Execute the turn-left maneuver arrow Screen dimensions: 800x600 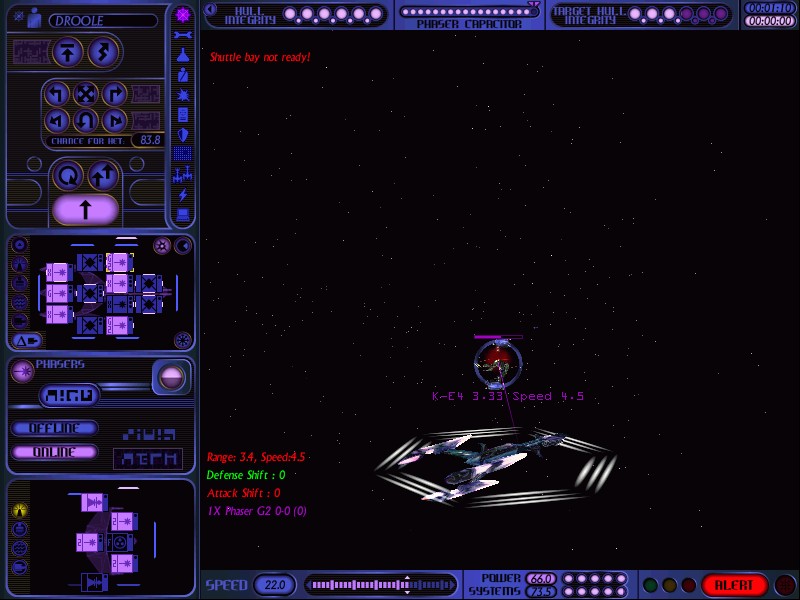(x=58, y=95)
